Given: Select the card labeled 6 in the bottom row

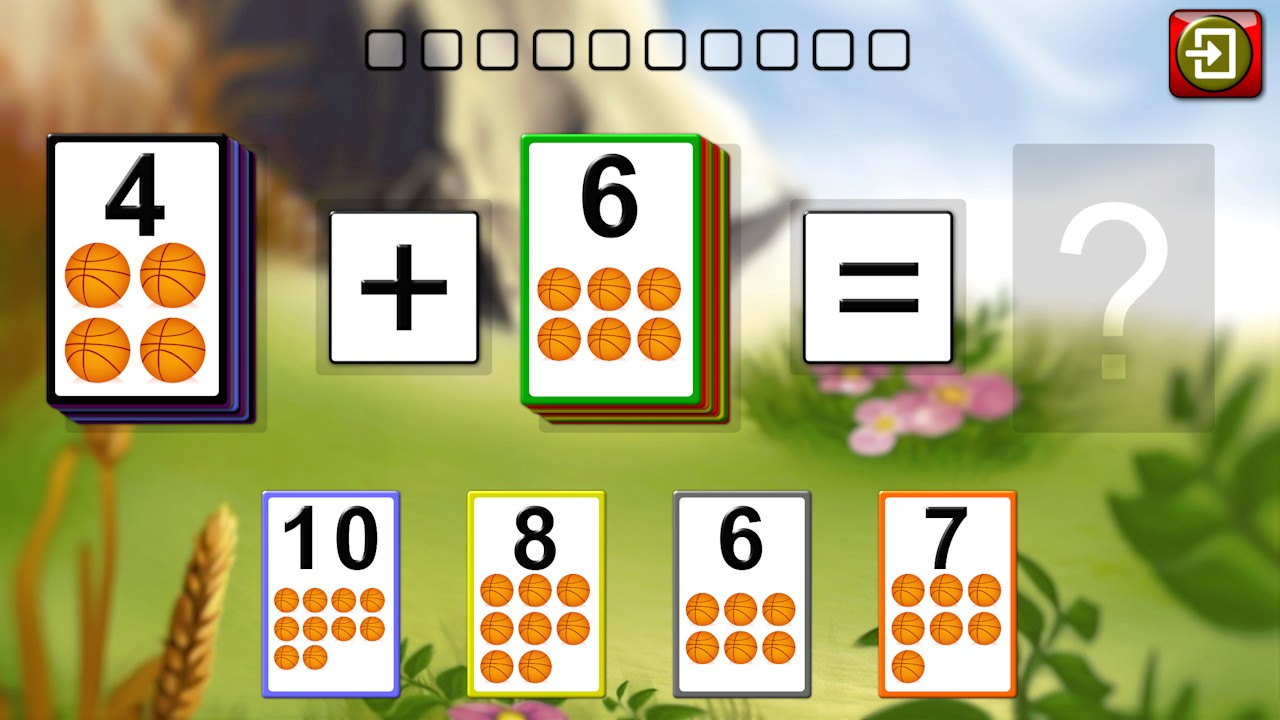Looking at the screenshot, I should (742, 590).
